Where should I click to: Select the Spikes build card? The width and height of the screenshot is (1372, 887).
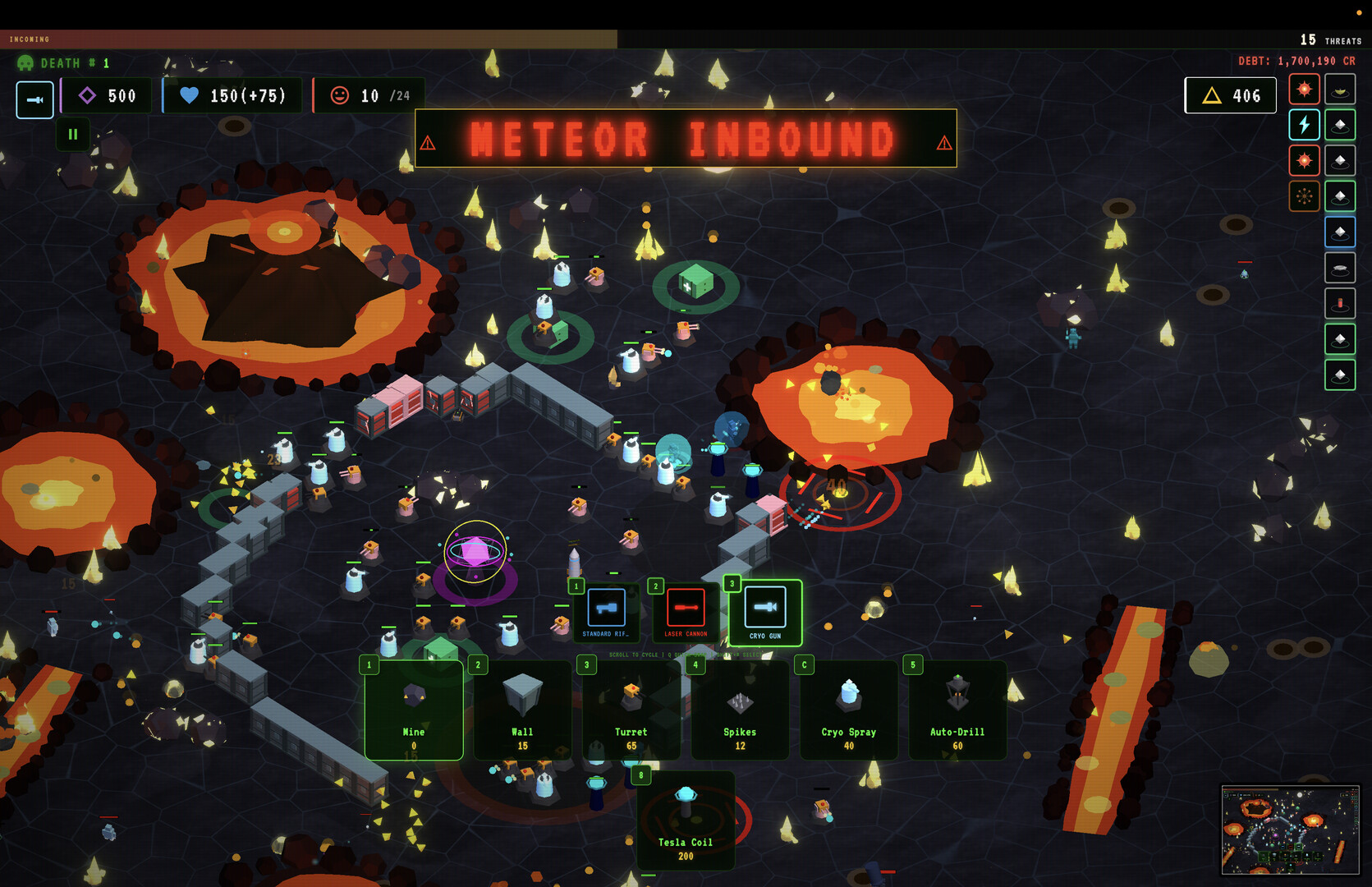click(x=740, y=710)
